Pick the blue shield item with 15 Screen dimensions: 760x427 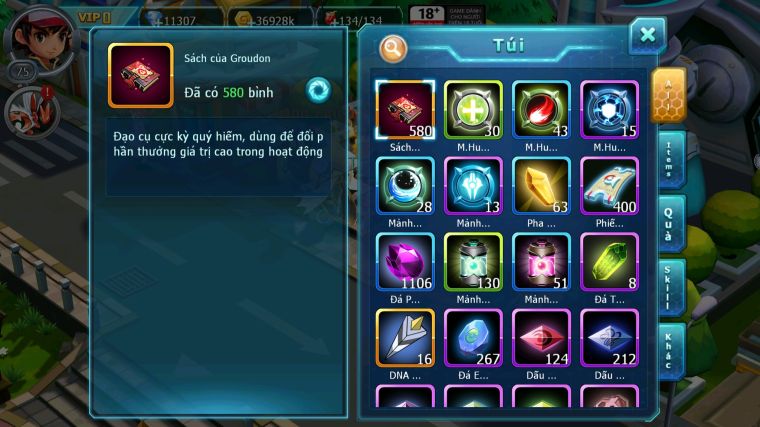coord(609,109)
